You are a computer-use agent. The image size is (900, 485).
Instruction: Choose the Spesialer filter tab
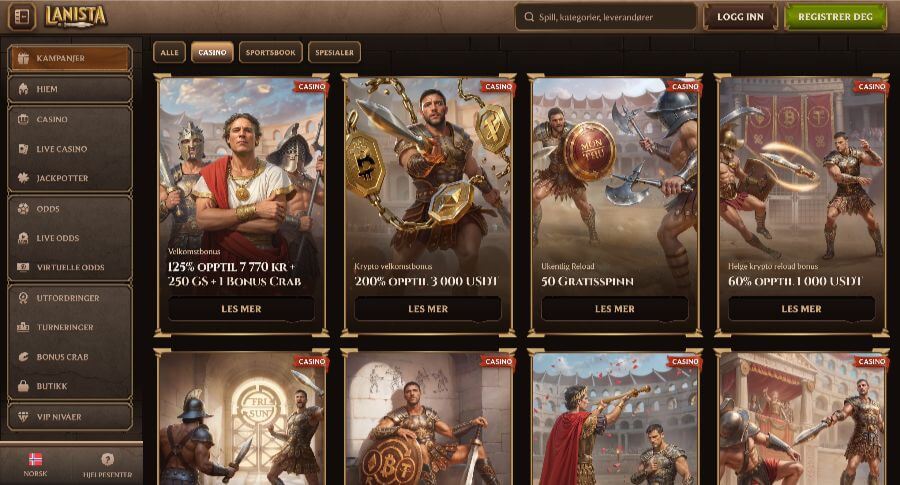pos(335,52)
